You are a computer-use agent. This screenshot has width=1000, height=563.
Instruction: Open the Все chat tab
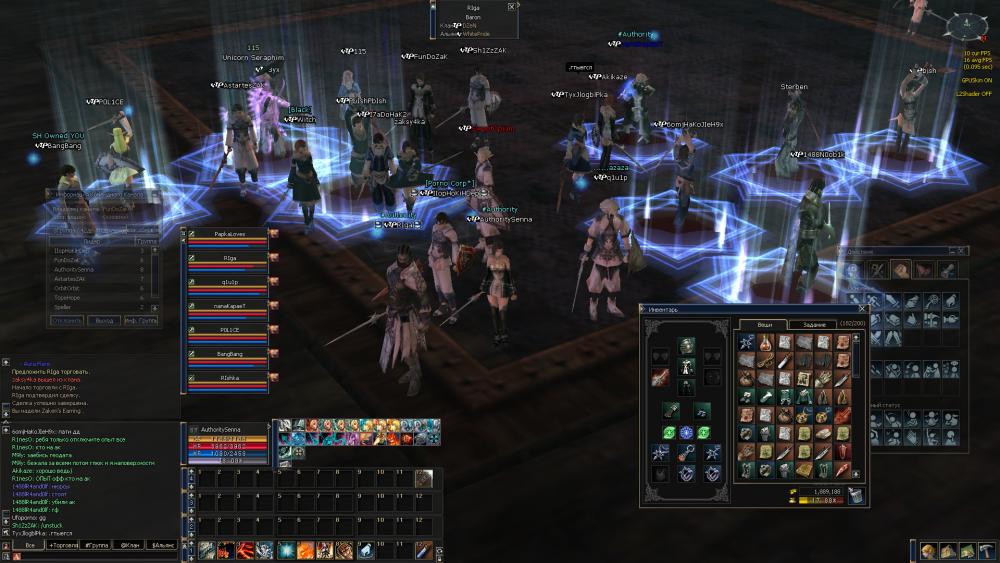[x=29, y=545]
